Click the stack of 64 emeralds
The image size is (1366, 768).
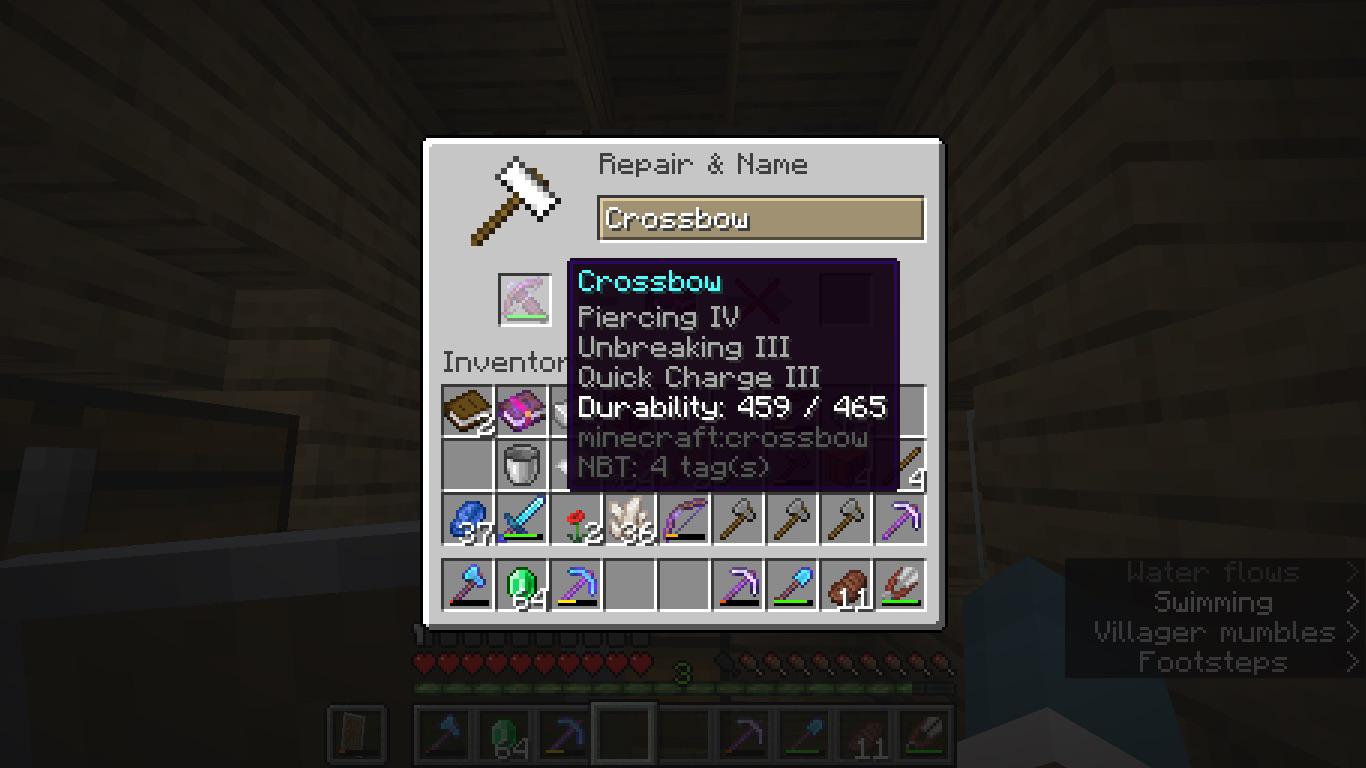point(522,584)
